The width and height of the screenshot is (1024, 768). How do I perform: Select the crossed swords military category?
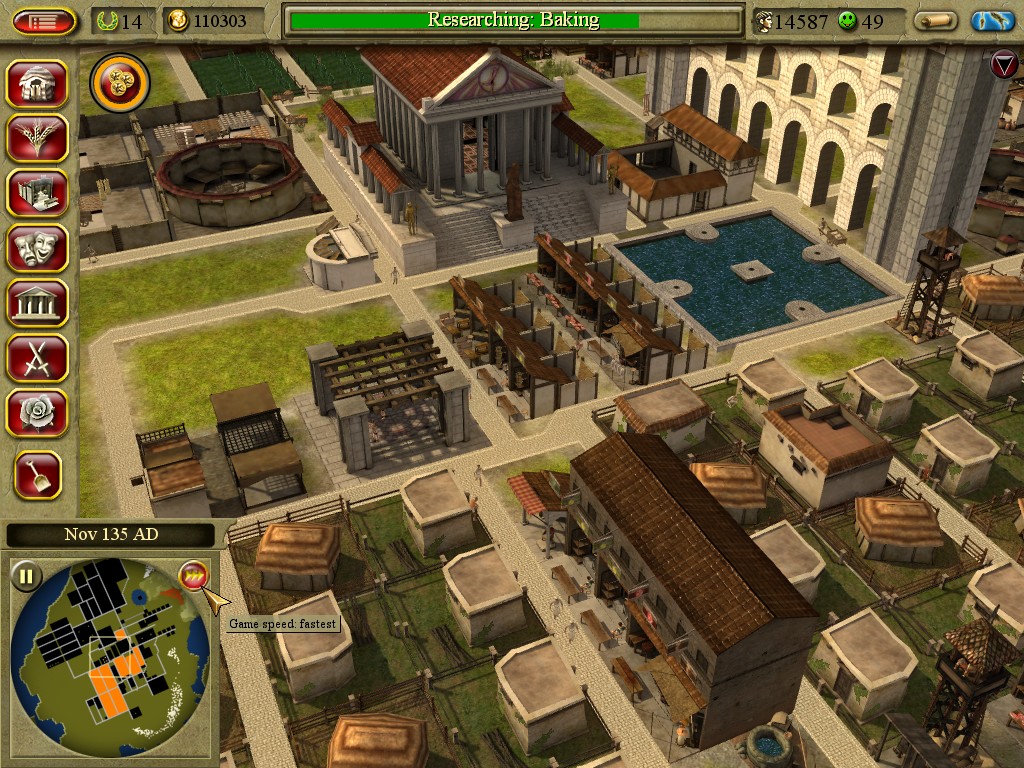[x=37, y=357]
